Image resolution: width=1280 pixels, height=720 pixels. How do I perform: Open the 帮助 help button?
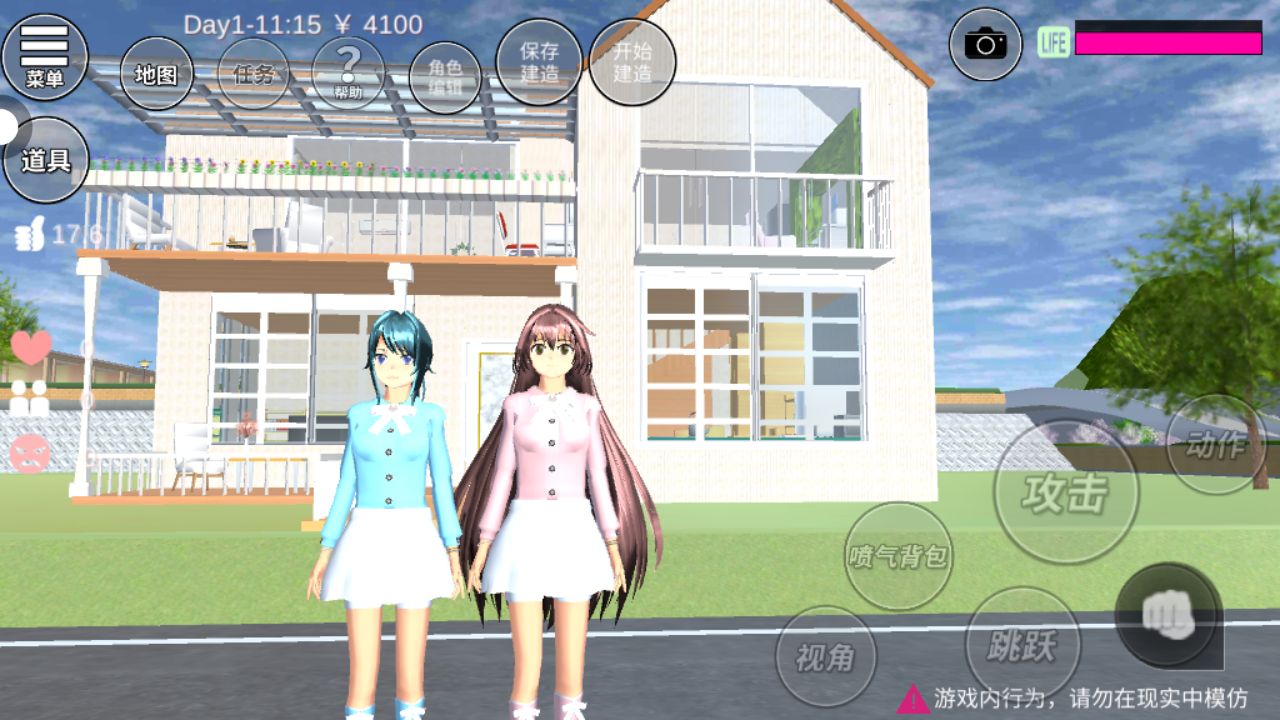[x=348, y=74]
